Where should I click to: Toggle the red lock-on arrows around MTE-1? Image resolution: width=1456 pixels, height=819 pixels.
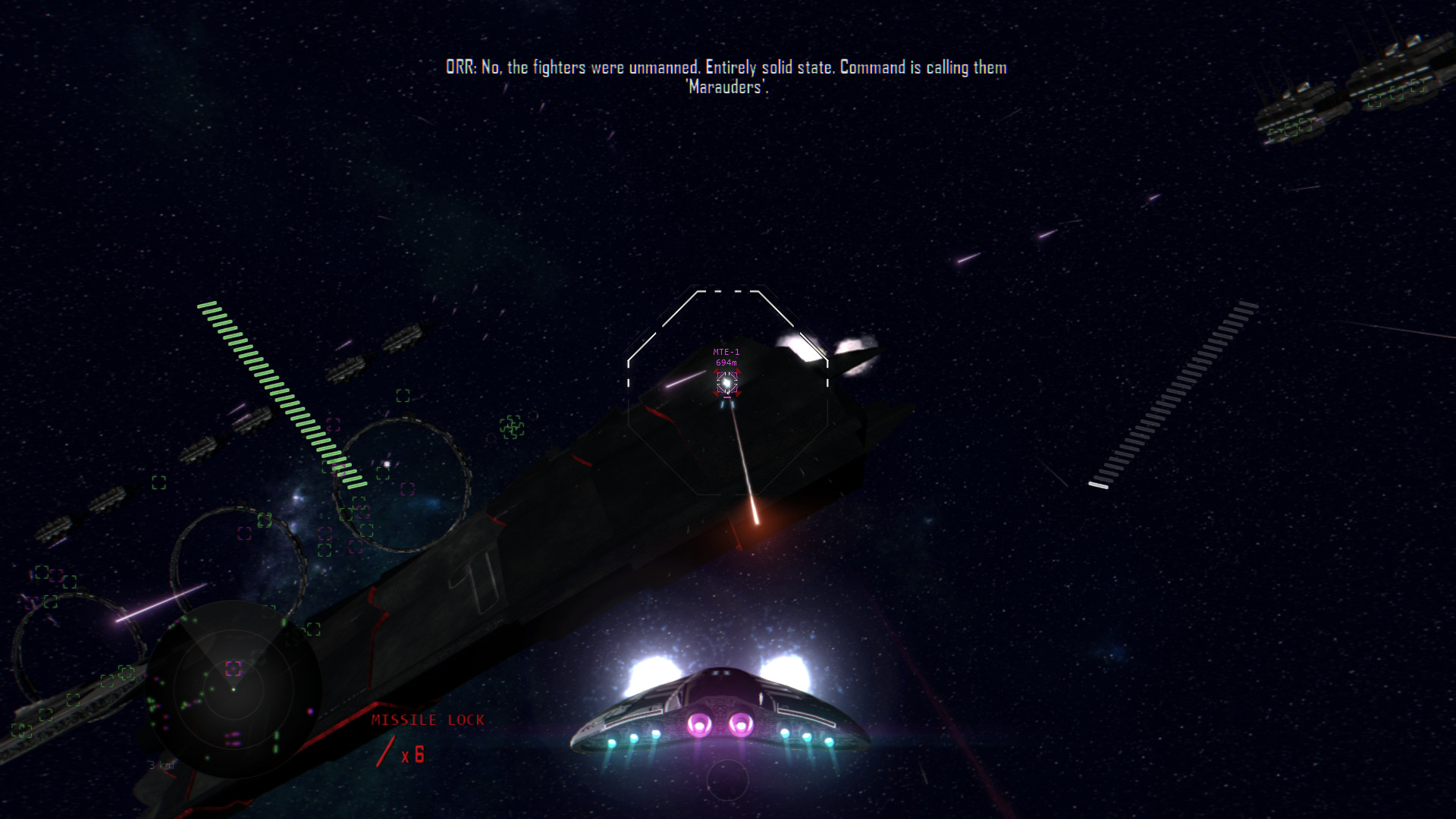point(716,371)
